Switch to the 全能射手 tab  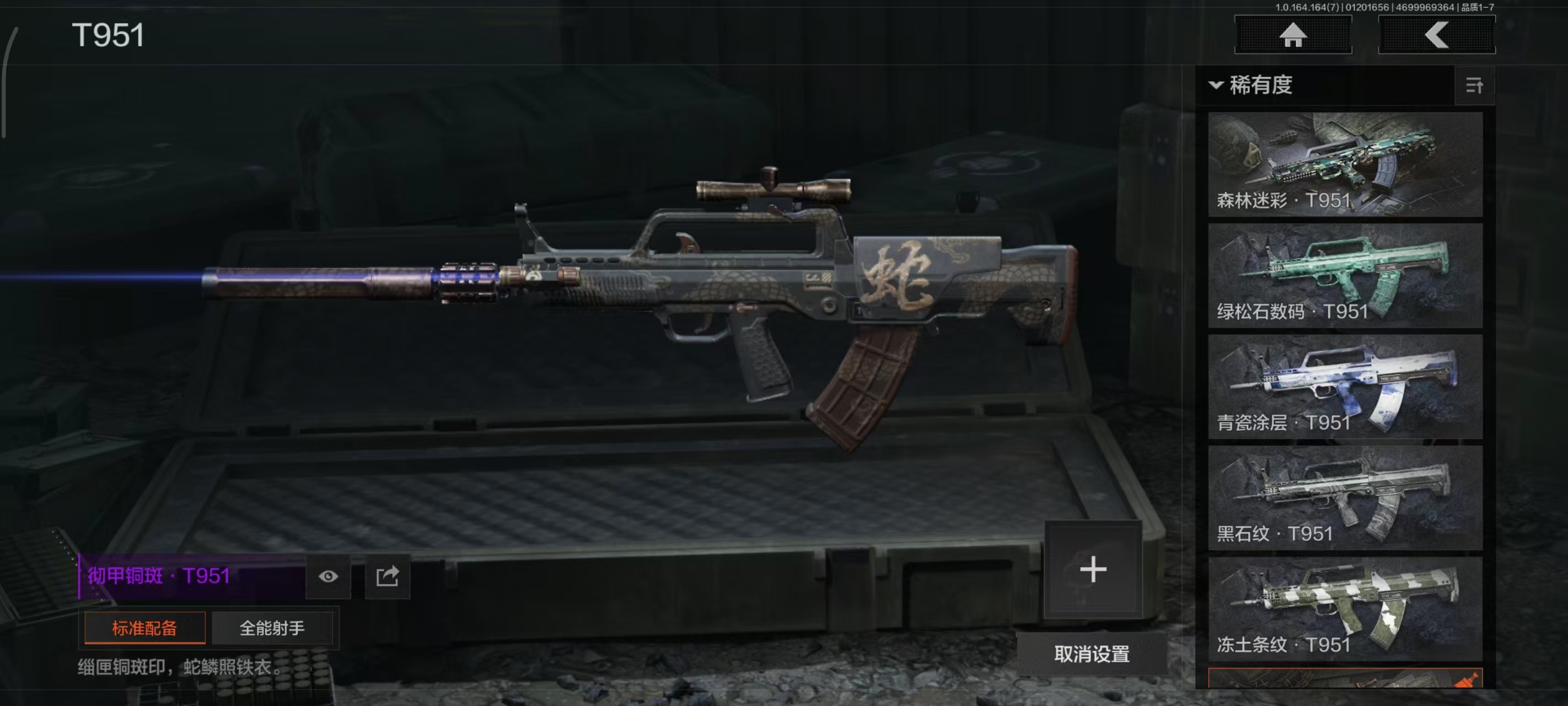coord(272,628)
